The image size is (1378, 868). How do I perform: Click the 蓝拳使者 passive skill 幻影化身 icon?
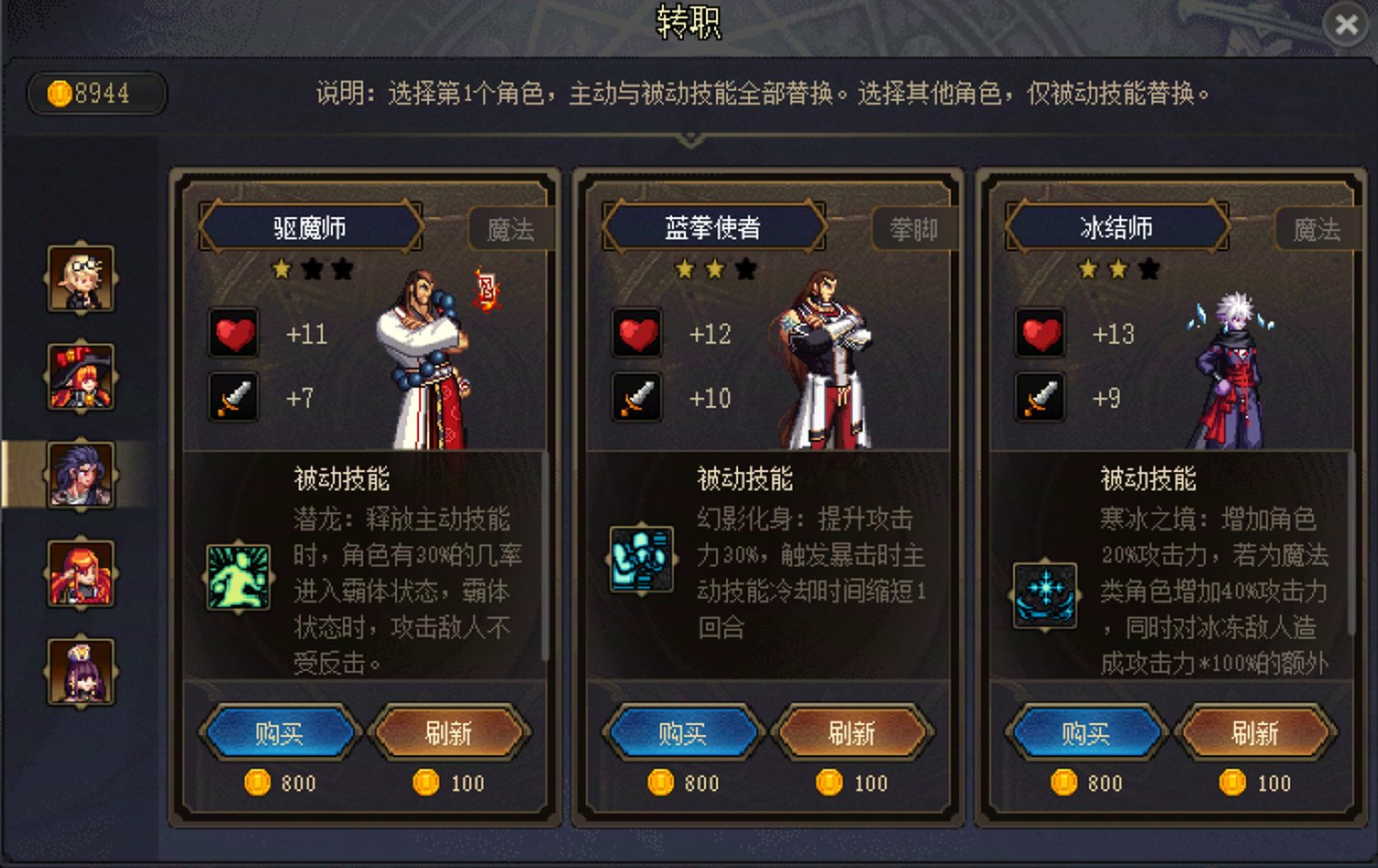pos(640,560)
